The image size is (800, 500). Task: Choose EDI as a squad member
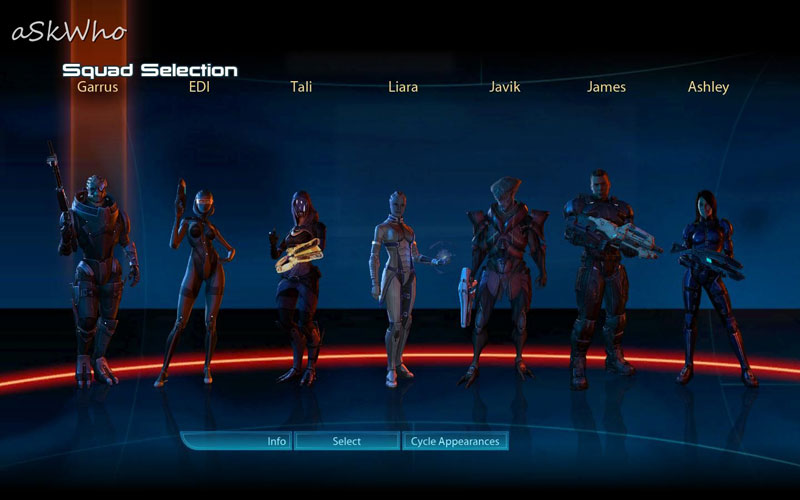point(198,280)
